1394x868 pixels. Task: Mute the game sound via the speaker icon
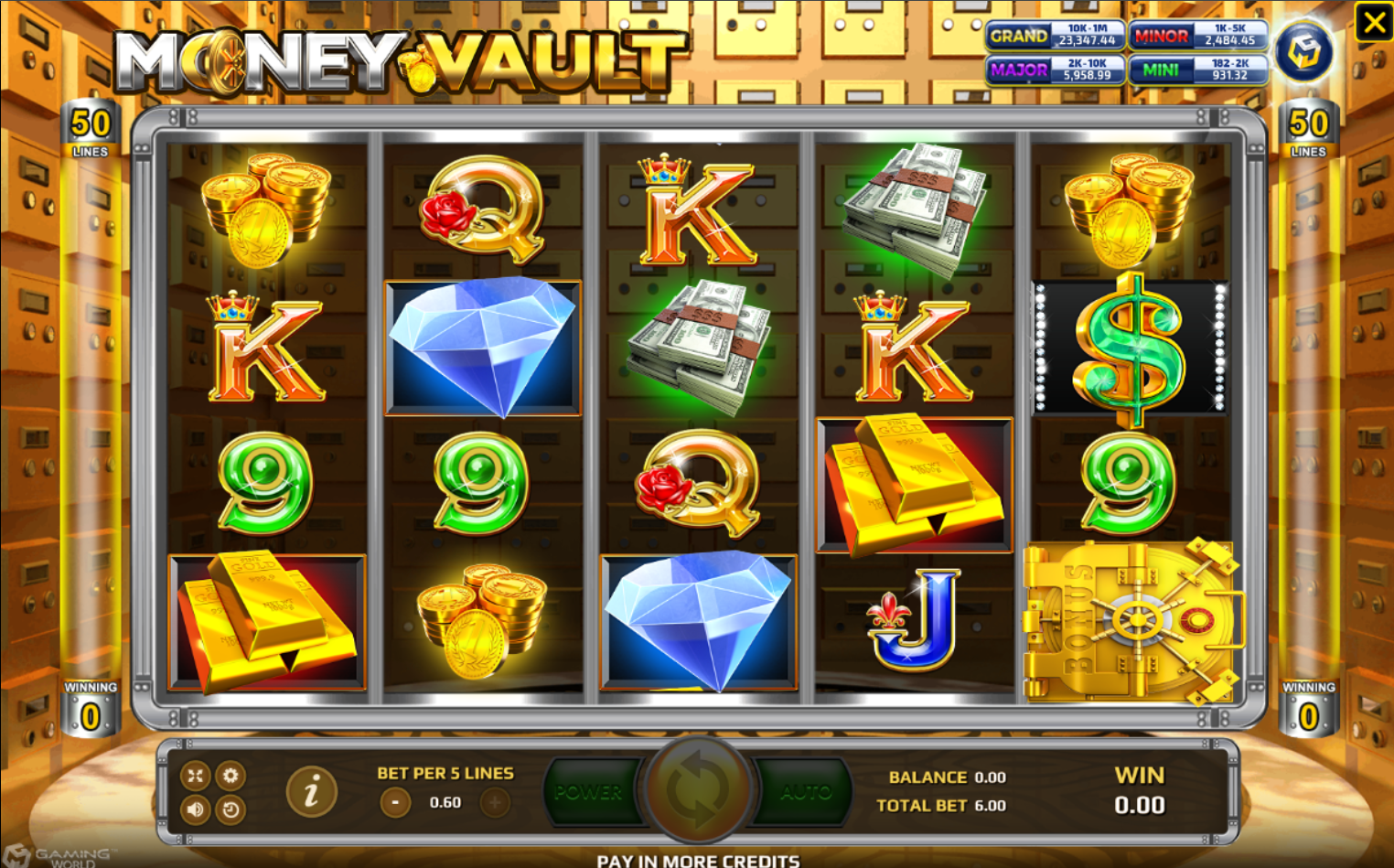point(195,810)
